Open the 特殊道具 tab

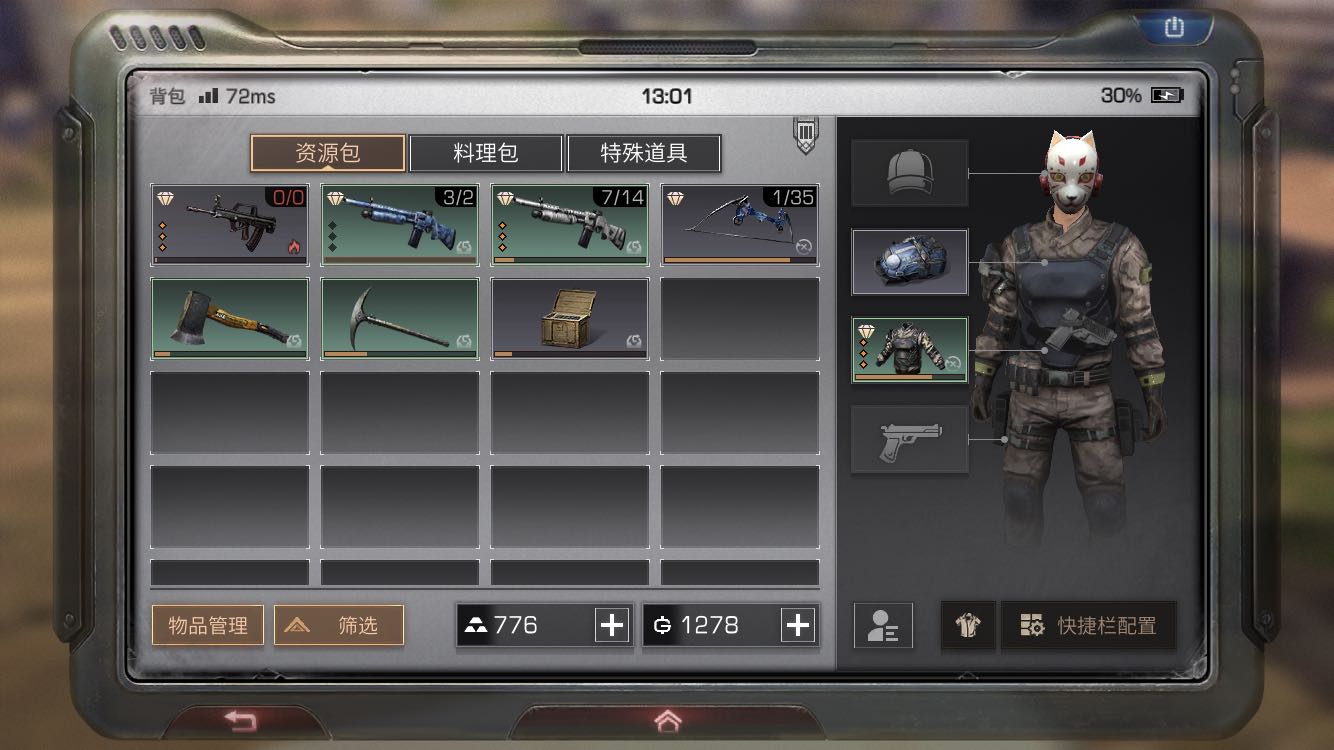coord(644,153)
